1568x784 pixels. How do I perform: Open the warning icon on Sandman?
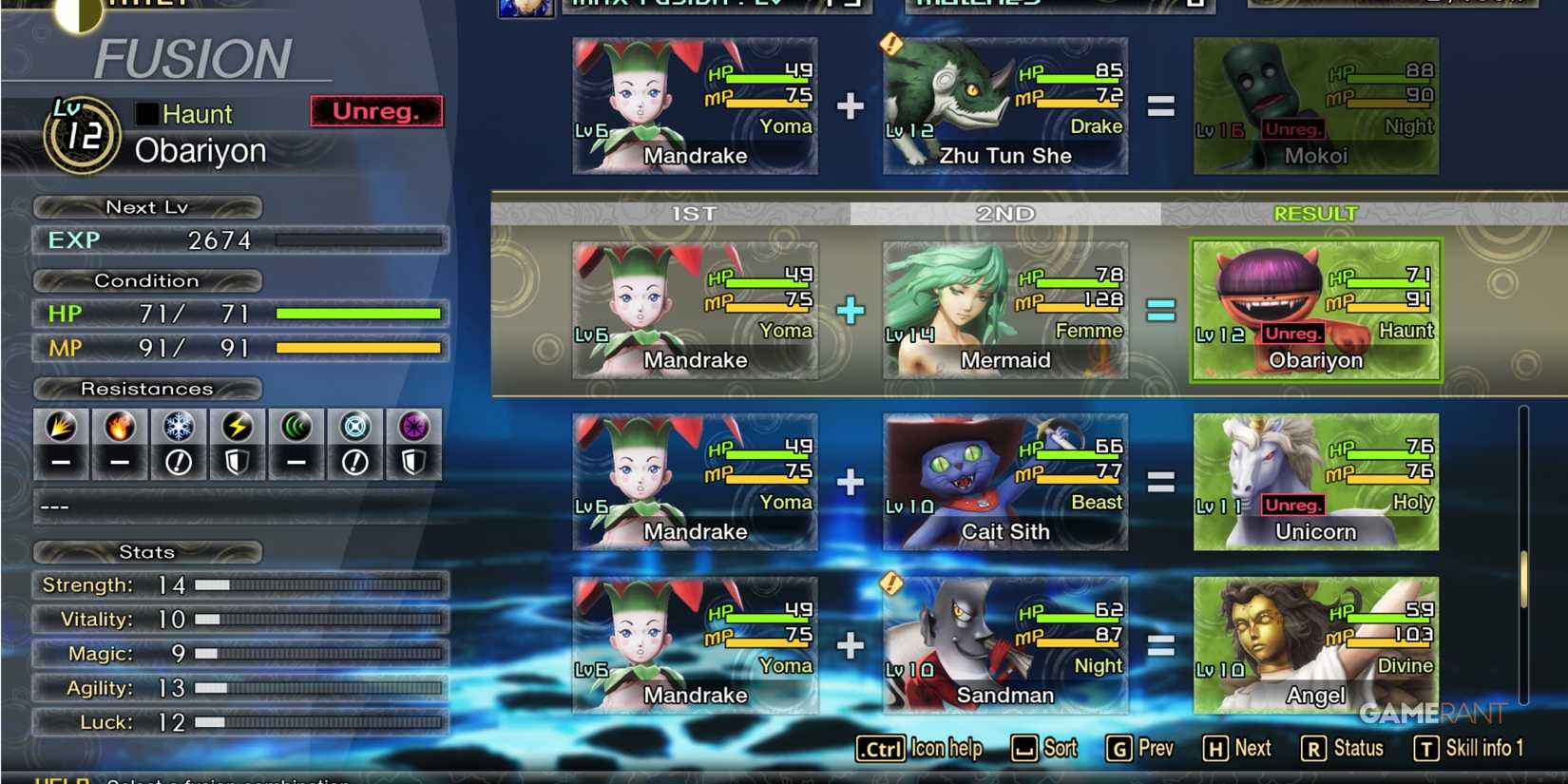click(x=889, y=584)
